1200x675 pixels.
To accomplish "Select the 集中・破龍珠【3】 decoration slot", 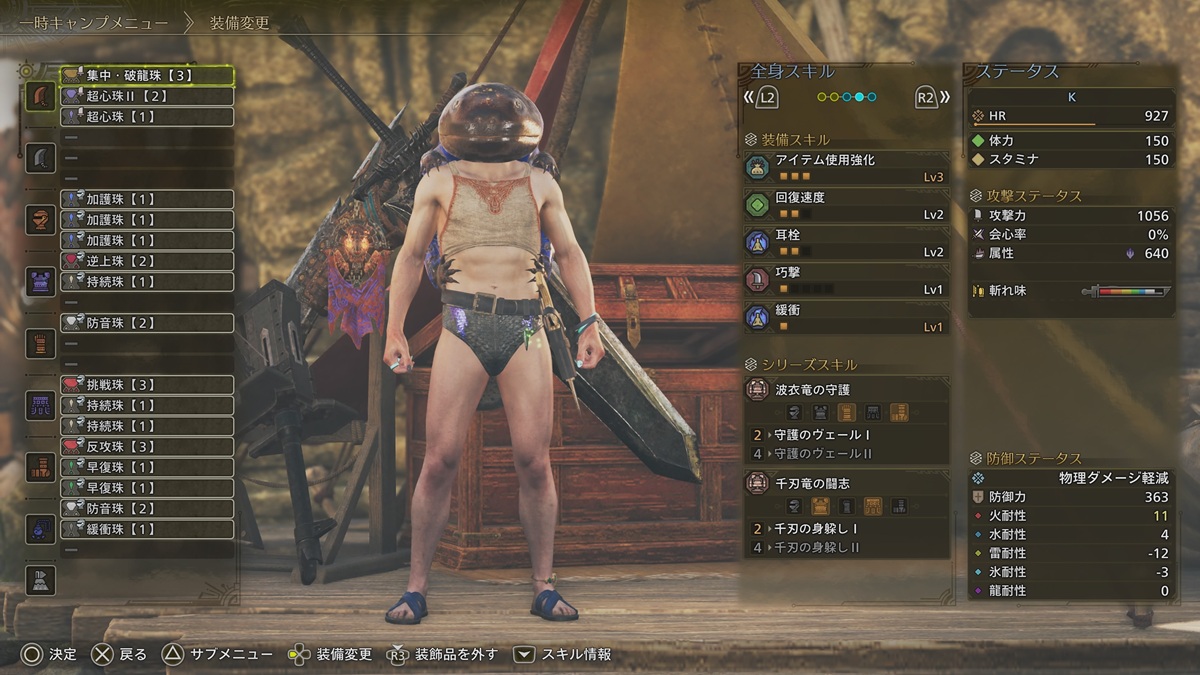I will [x=146, y=75].
